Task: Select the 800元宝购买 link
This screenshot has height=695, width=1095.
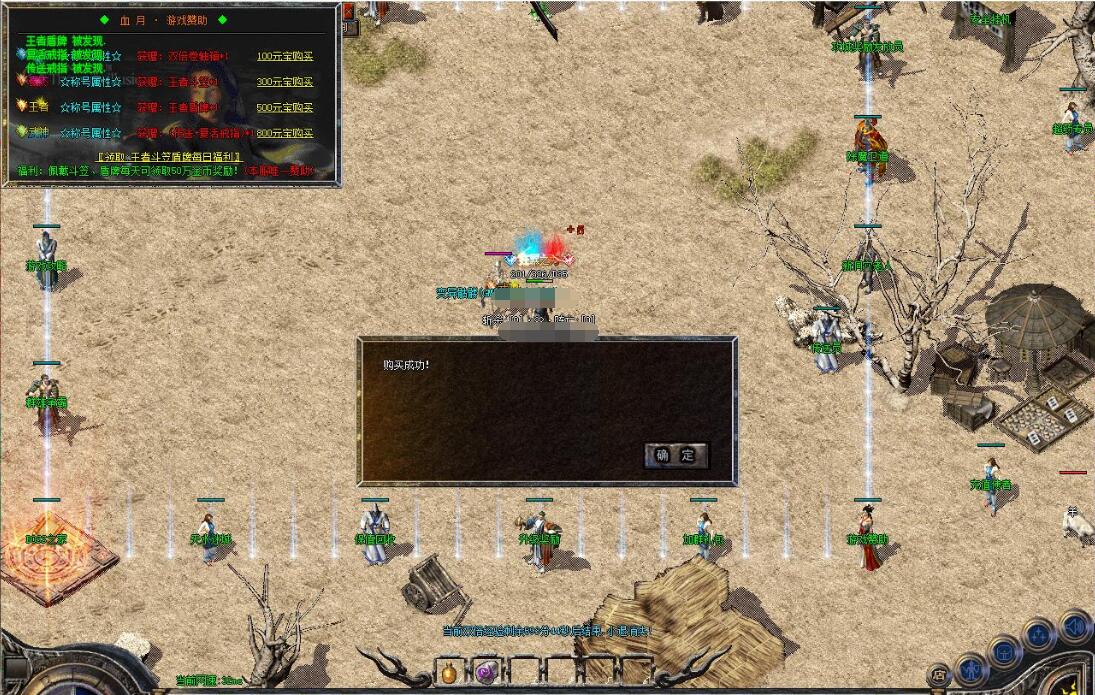Action: tap(285, 132)
